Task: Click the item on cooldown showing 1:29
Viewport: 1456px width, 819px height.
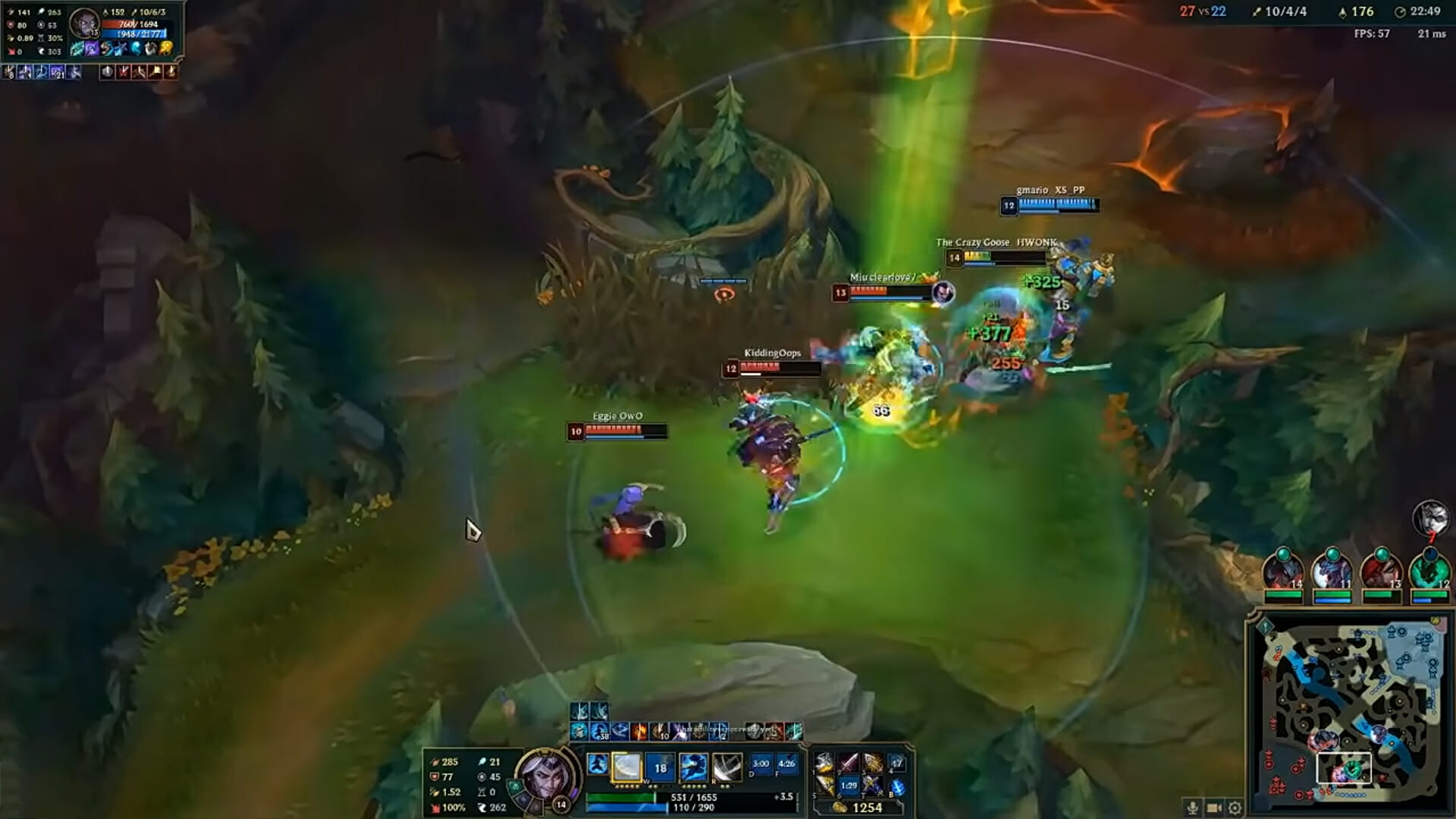Action: click(x=849, y=786)
